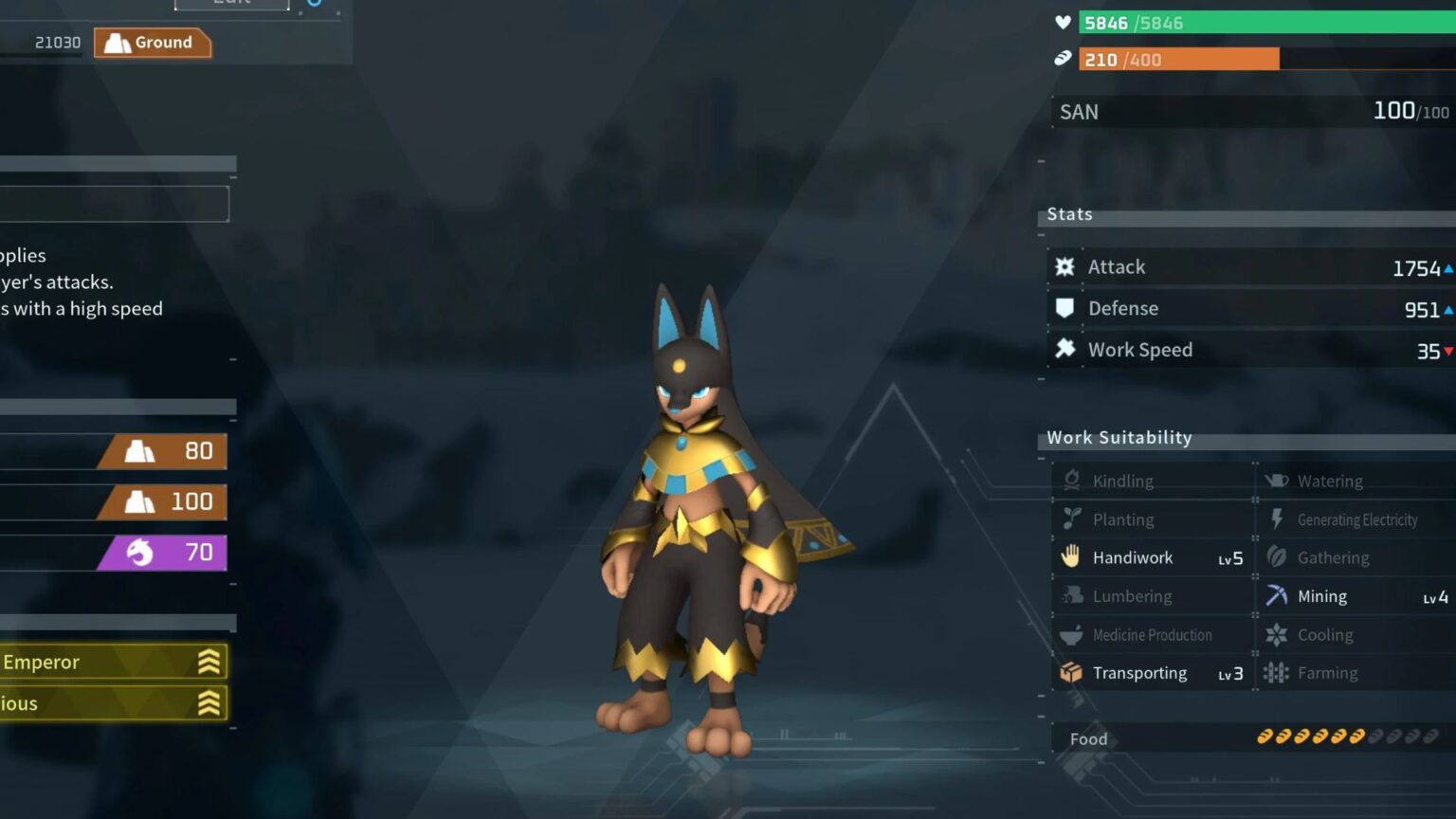Click the Work Speed stat row
Viewport: 1456px width, 819px height.
[1251, 350]
